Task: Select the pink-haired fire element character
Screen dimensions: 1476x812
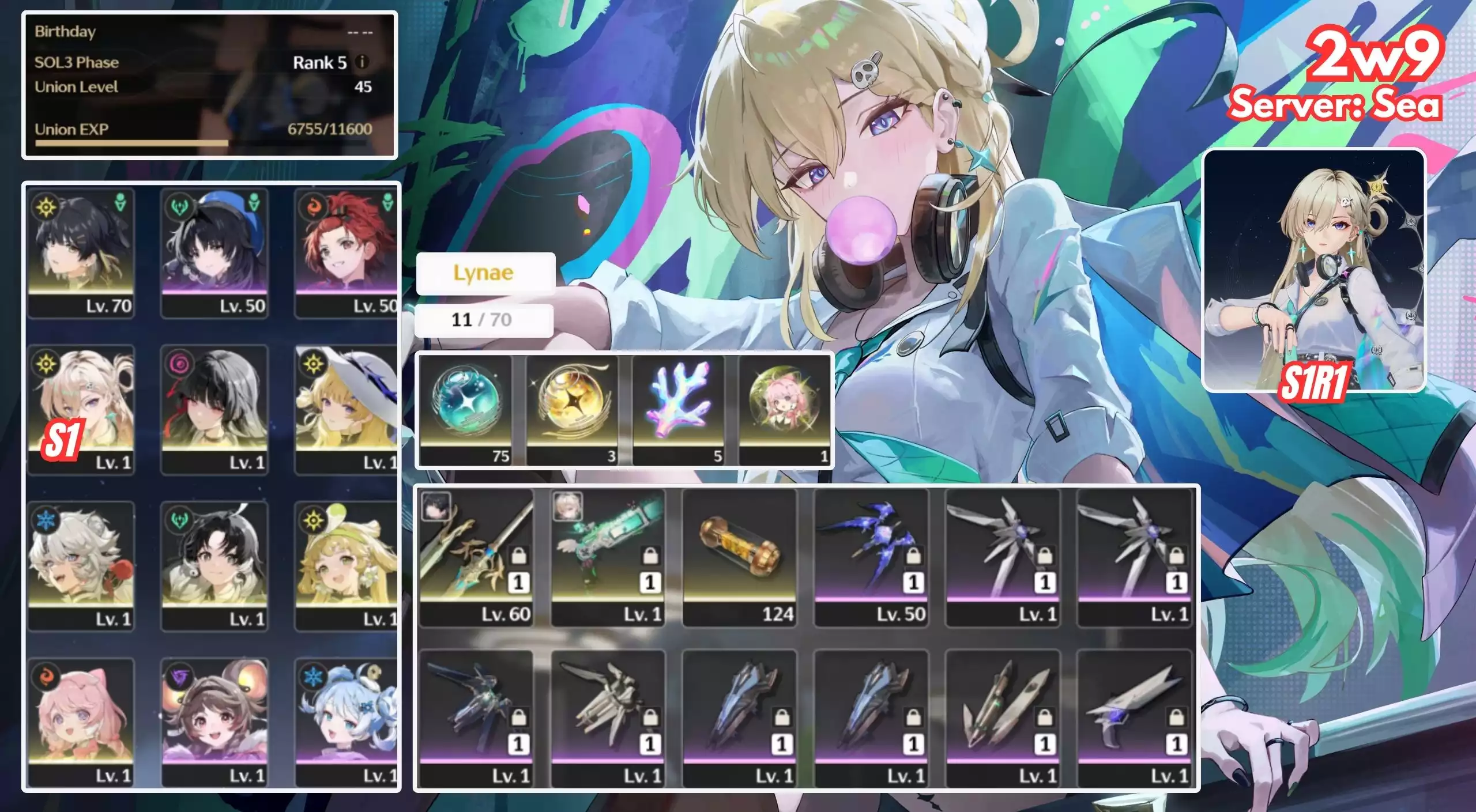Action: click(x=81, y=723)
